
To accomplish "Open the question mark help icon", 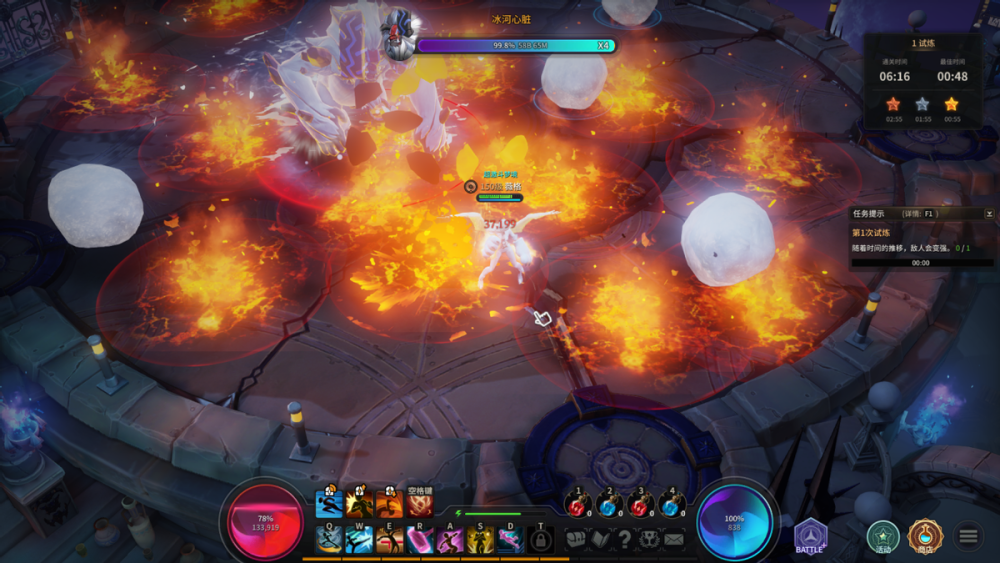I will pyautogui.click(x=624, y=539).
